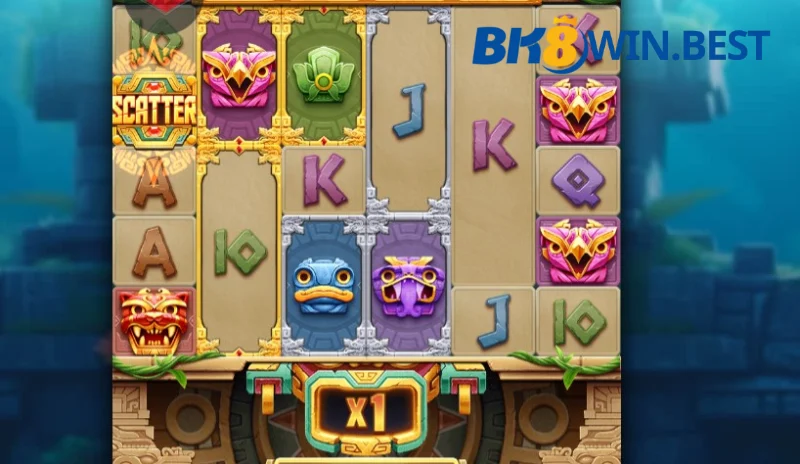Image resolution: width=800 pixels, height=464 pixels.
Task: Select the SCATTER symbol tile
Action: (x=154, y=110)
